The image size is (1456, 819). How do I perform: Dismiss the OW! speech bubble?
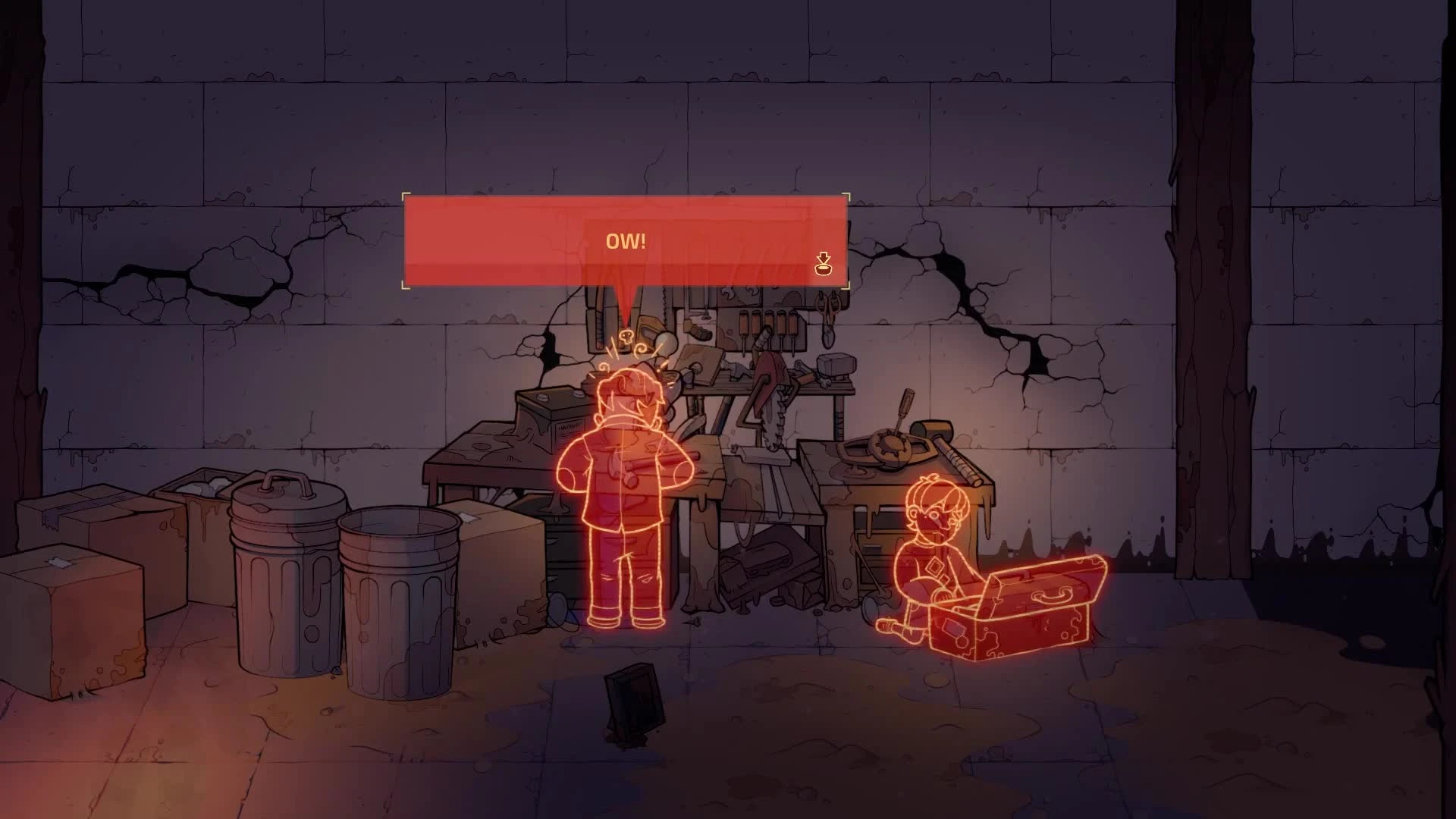click(628, 243)
